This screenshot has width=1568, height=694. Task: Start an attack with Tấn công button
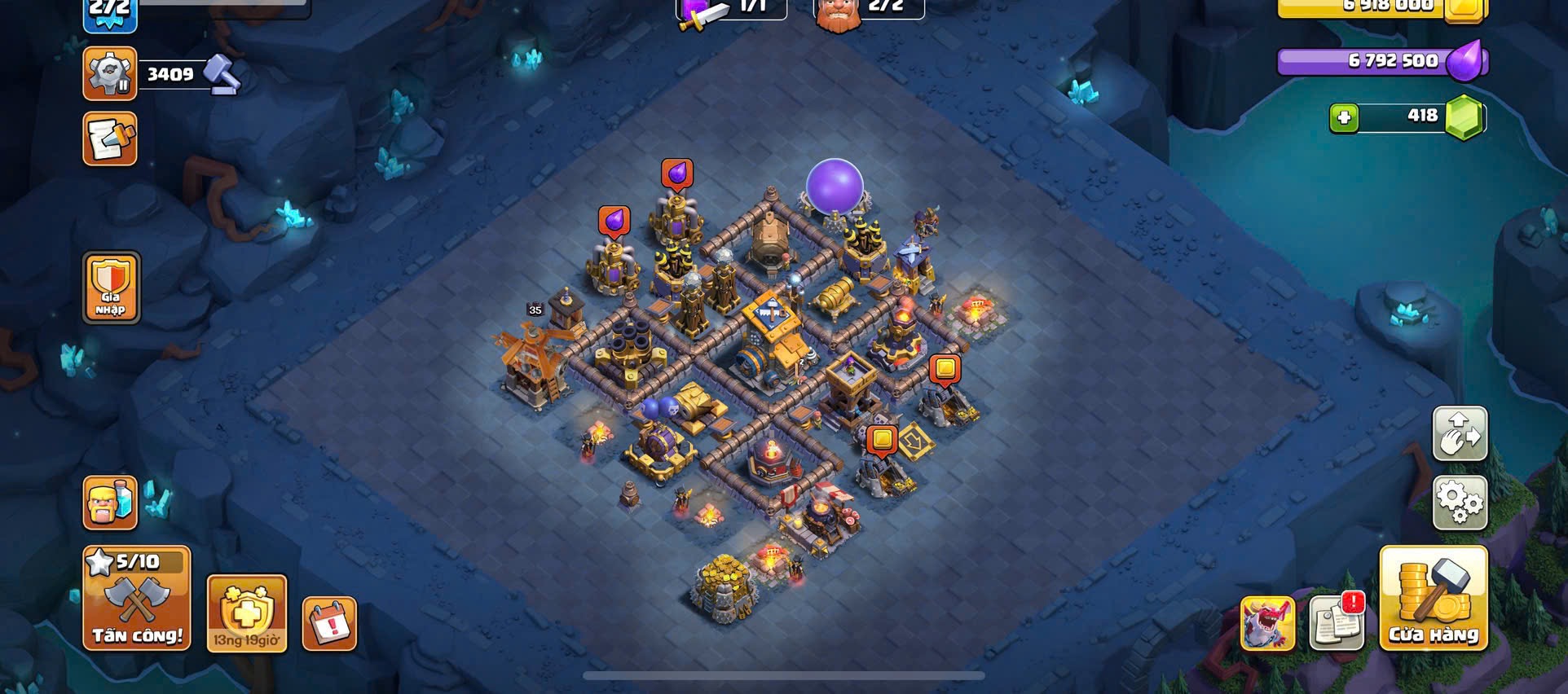point(137,600)
